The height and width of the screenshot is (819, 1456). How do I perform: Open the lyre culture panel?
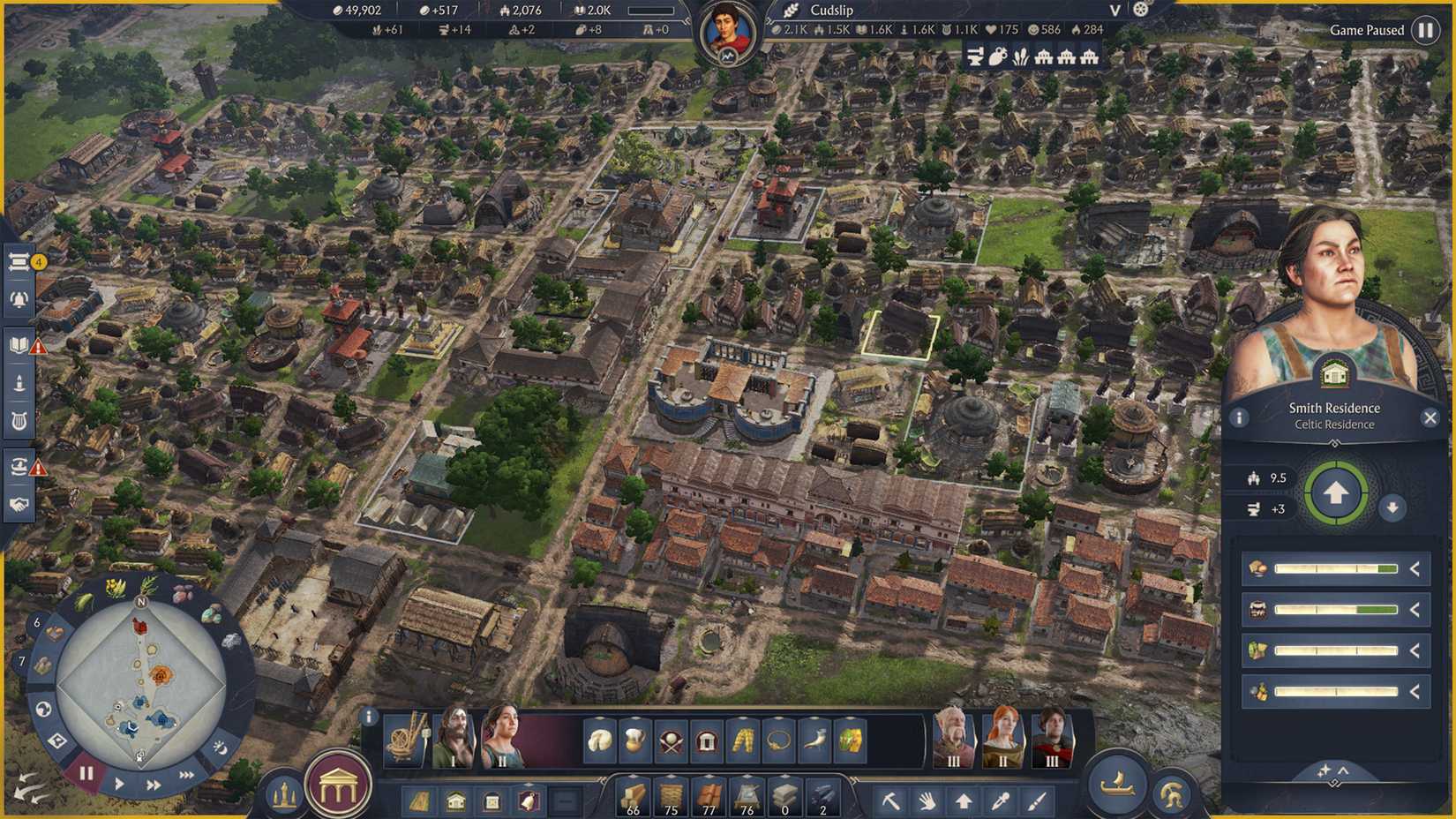pyautogui.click(x=19, y=420)
